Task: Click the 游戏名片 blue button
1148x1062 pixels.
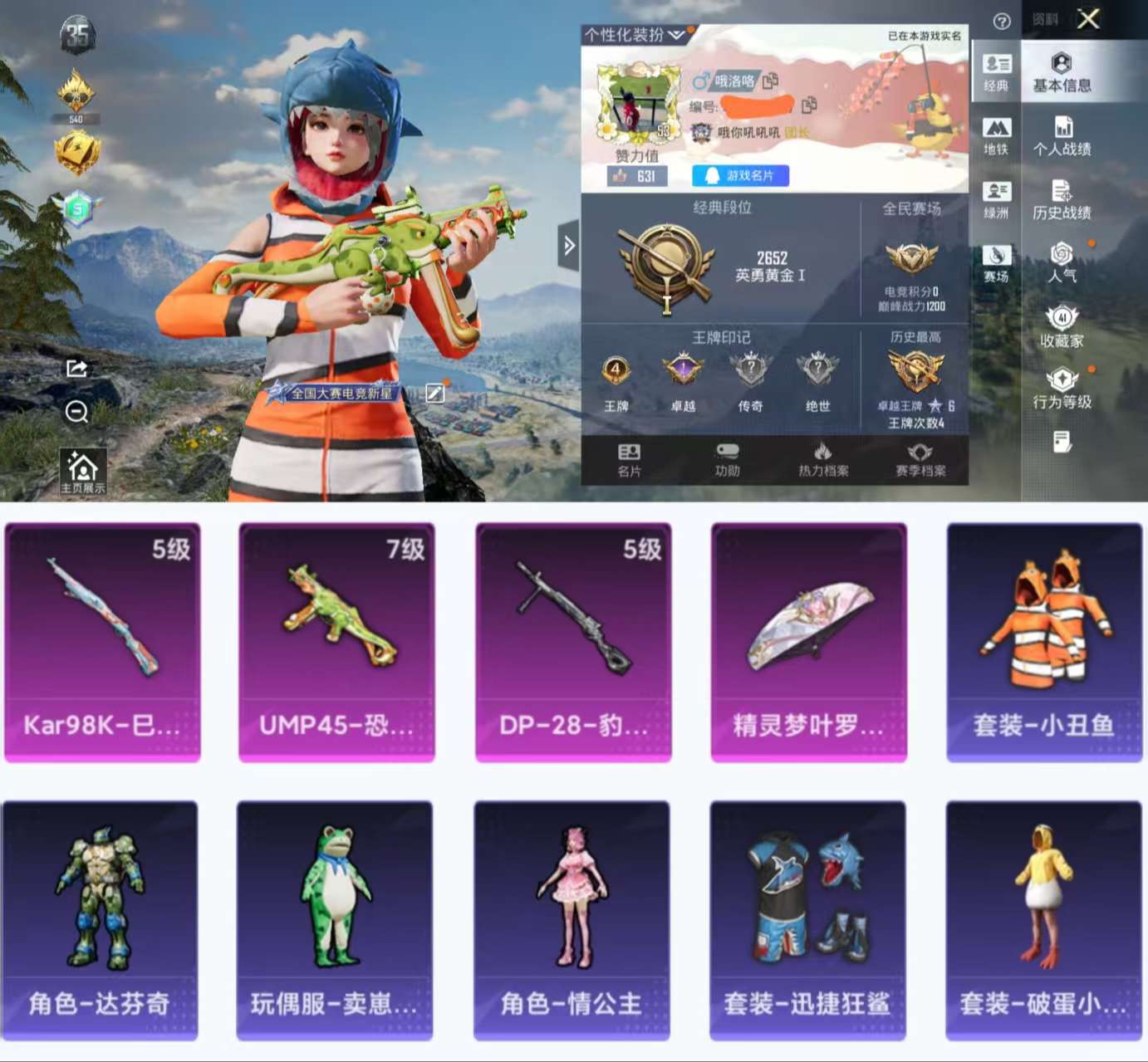Action: [739, 174]
